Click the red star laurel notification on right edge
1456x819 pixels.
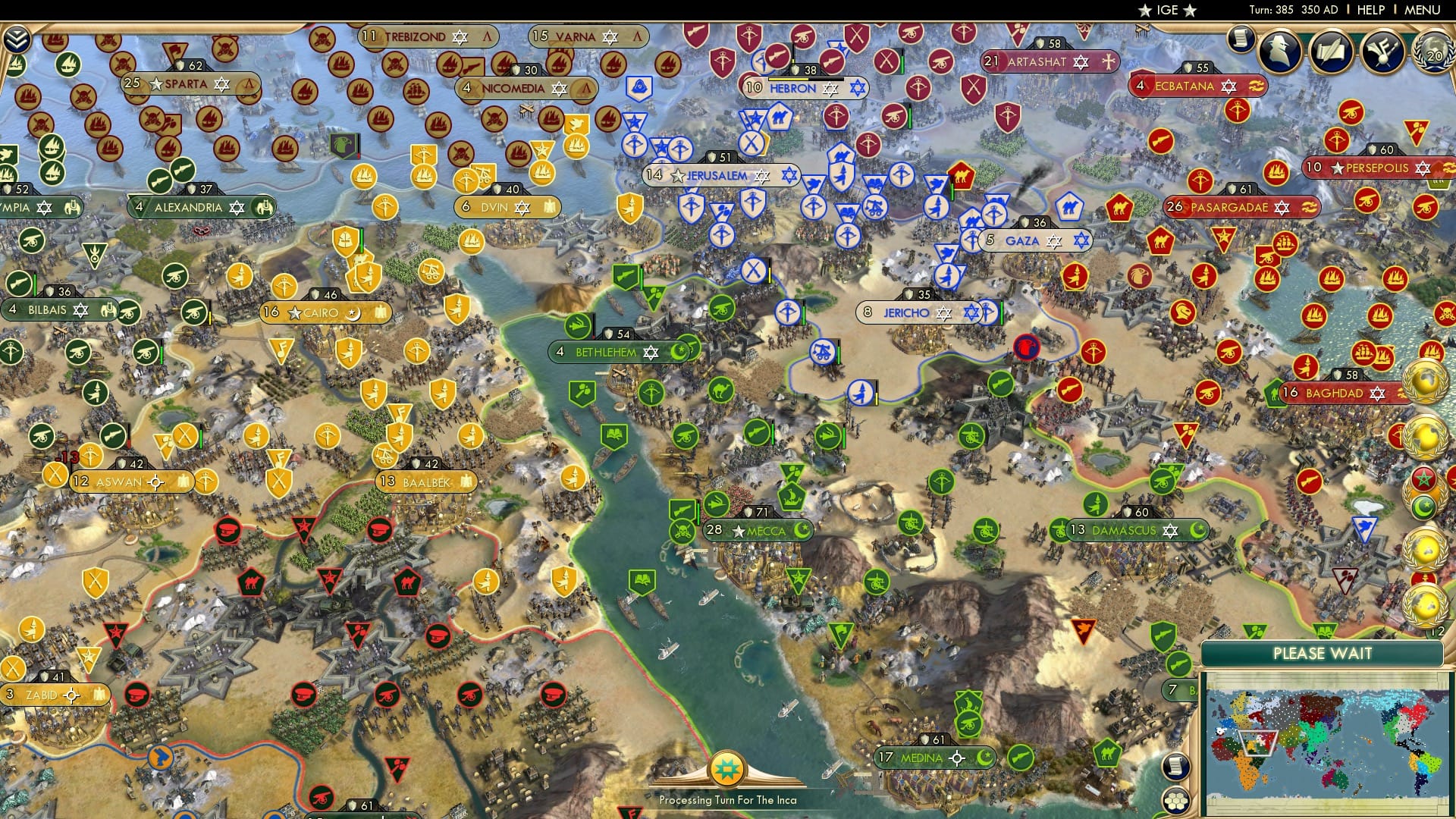pyautogui.click(x=1423, y=479)
